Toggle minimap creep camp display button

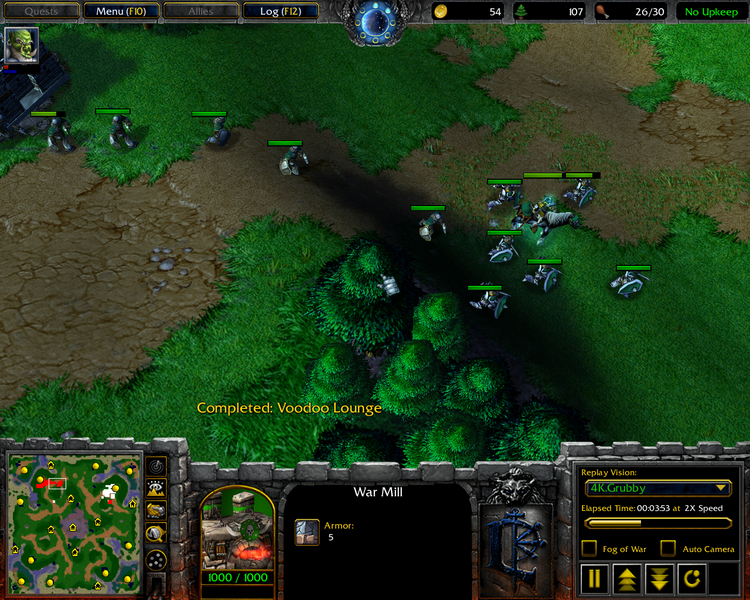[156, 534]
